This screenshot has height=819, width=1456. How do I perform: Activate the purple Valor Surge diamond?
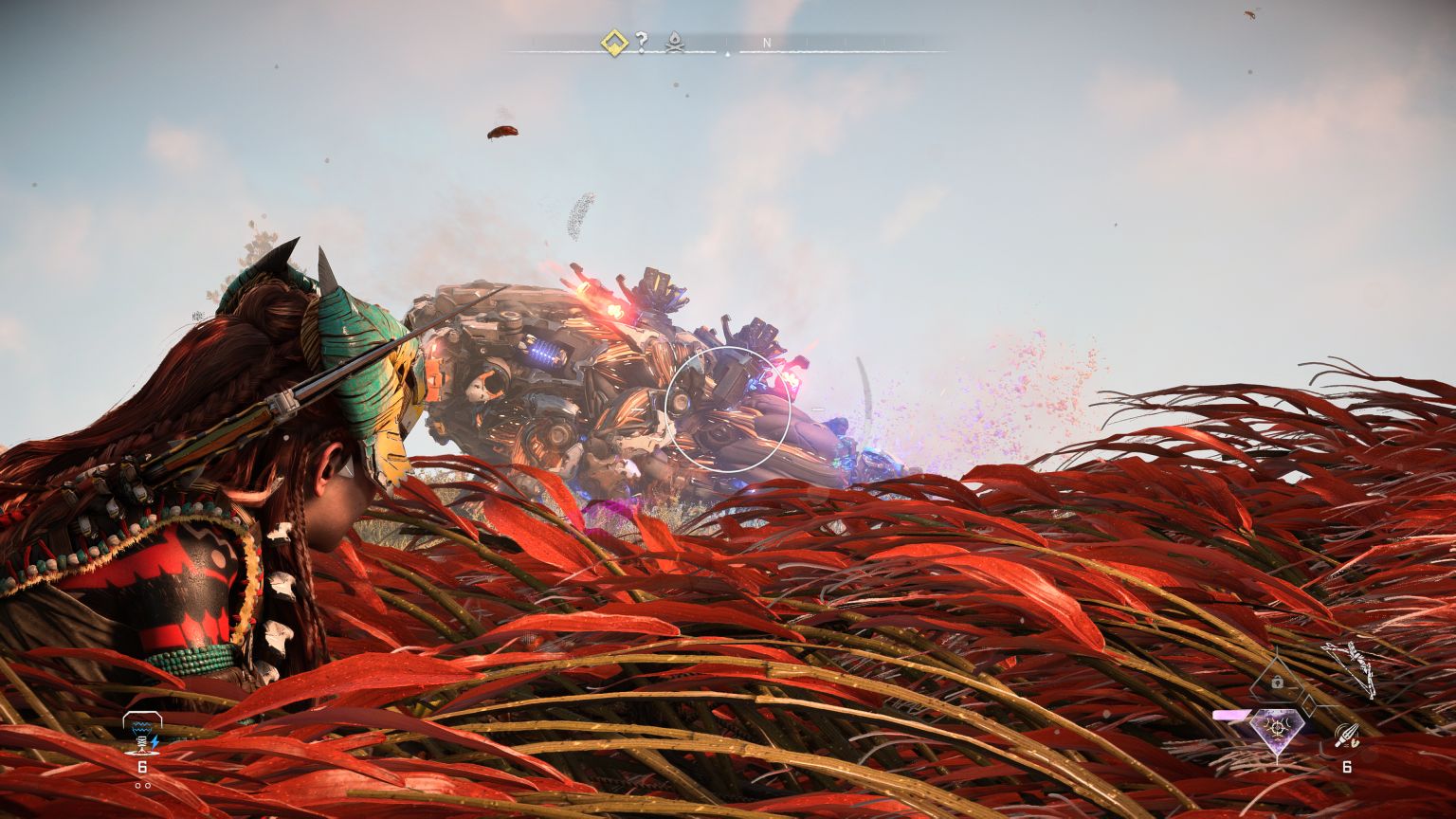pyautogui.click(x=1277, y=728)
